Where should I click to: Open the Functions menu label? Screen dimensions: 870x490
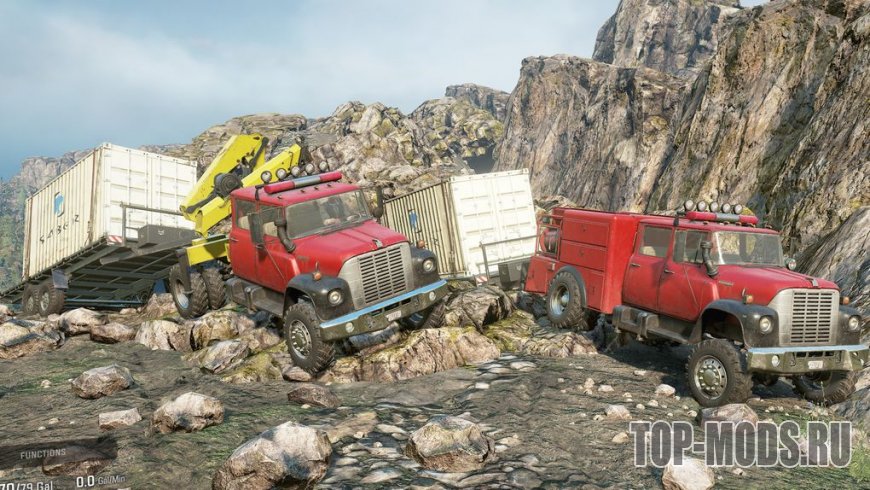43,453
